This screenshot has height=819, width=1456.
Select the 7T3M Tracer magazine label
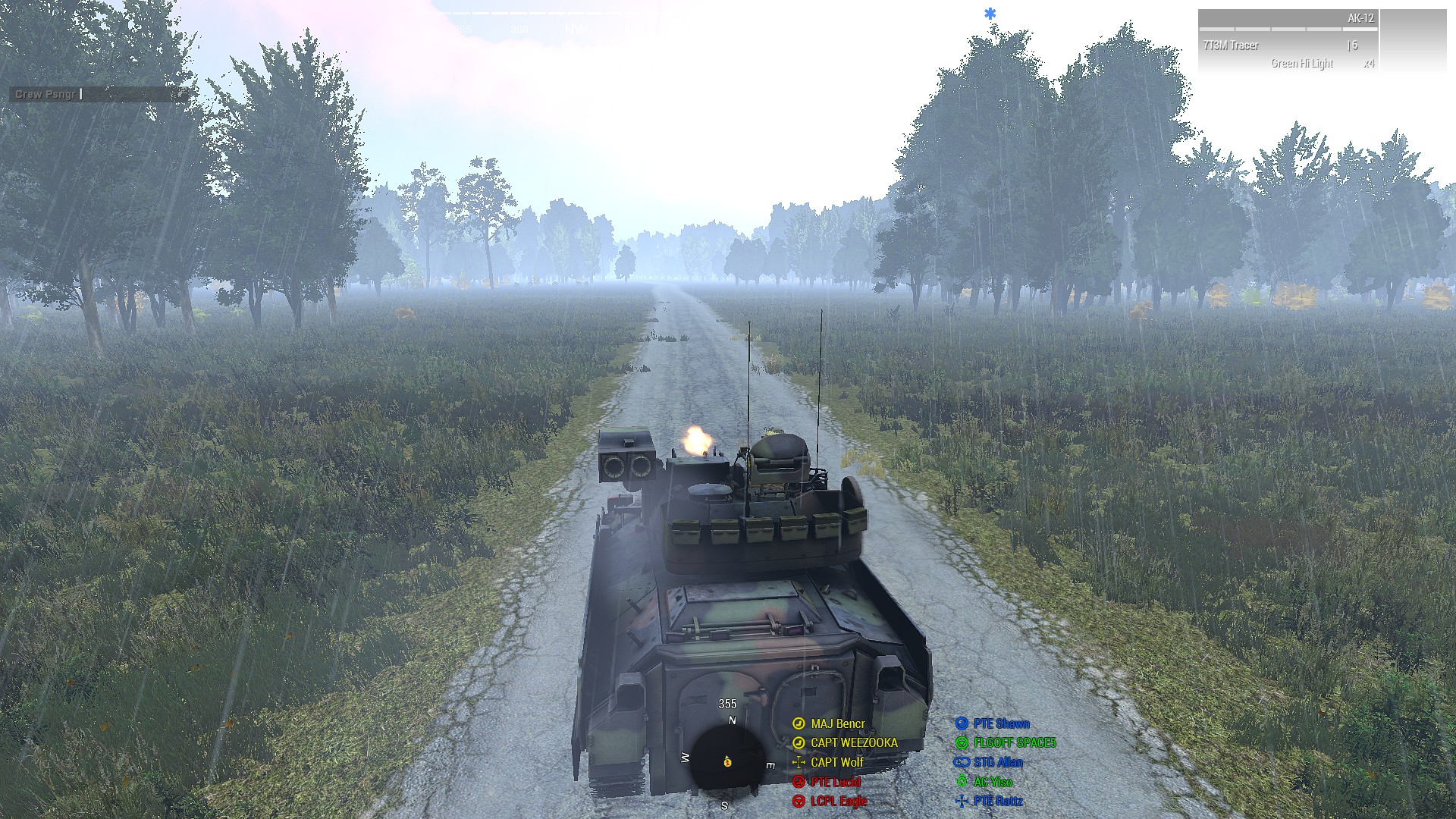pyautogui.click(x=1232, y=45)
